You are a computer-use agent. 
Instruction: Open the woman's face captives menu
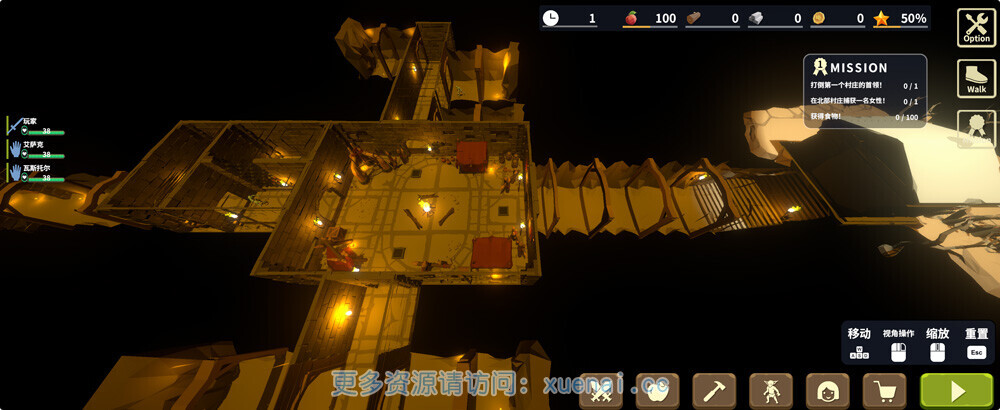click(828, 390)
